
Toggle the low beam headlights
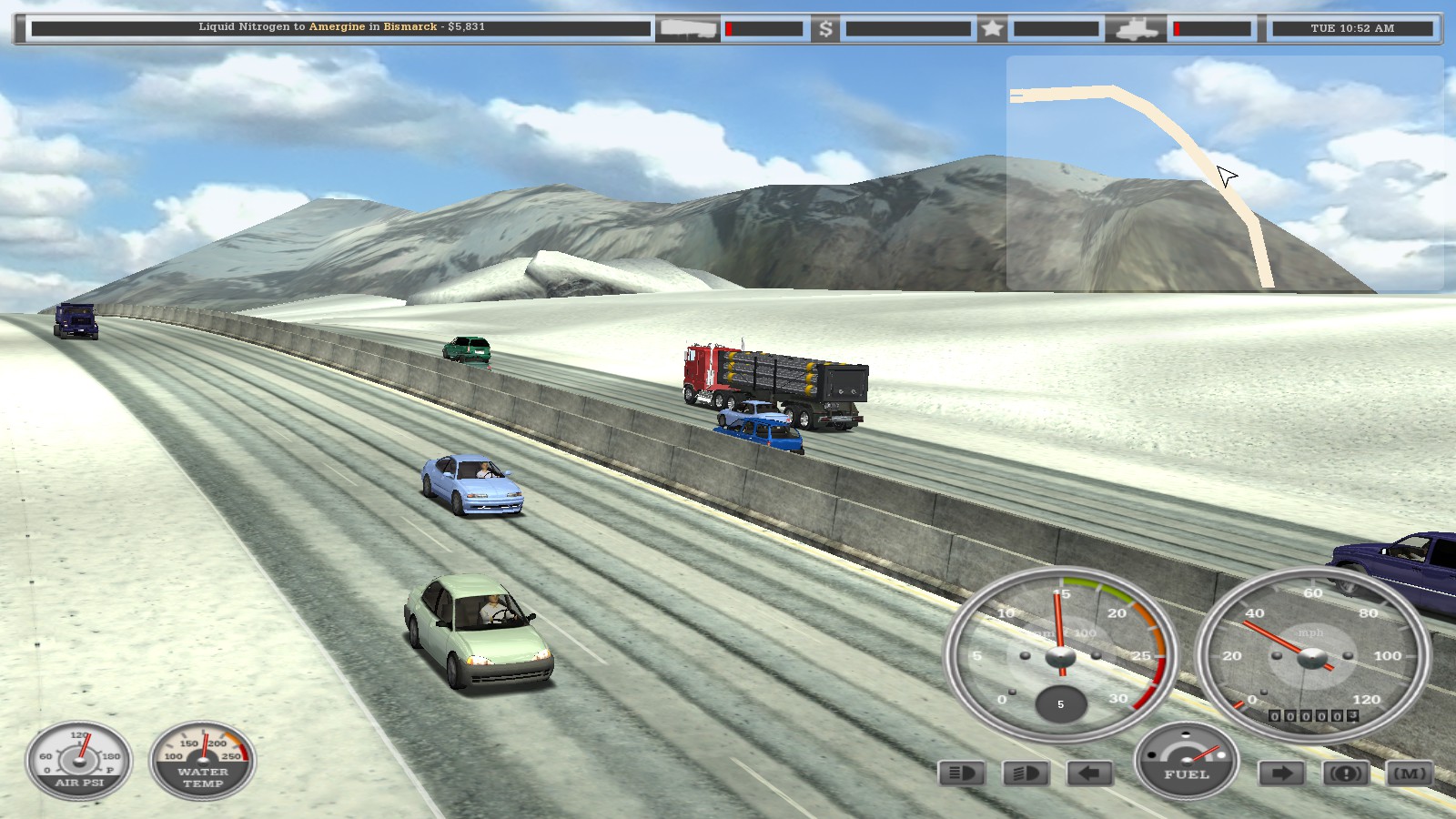(x=962, y=774)
